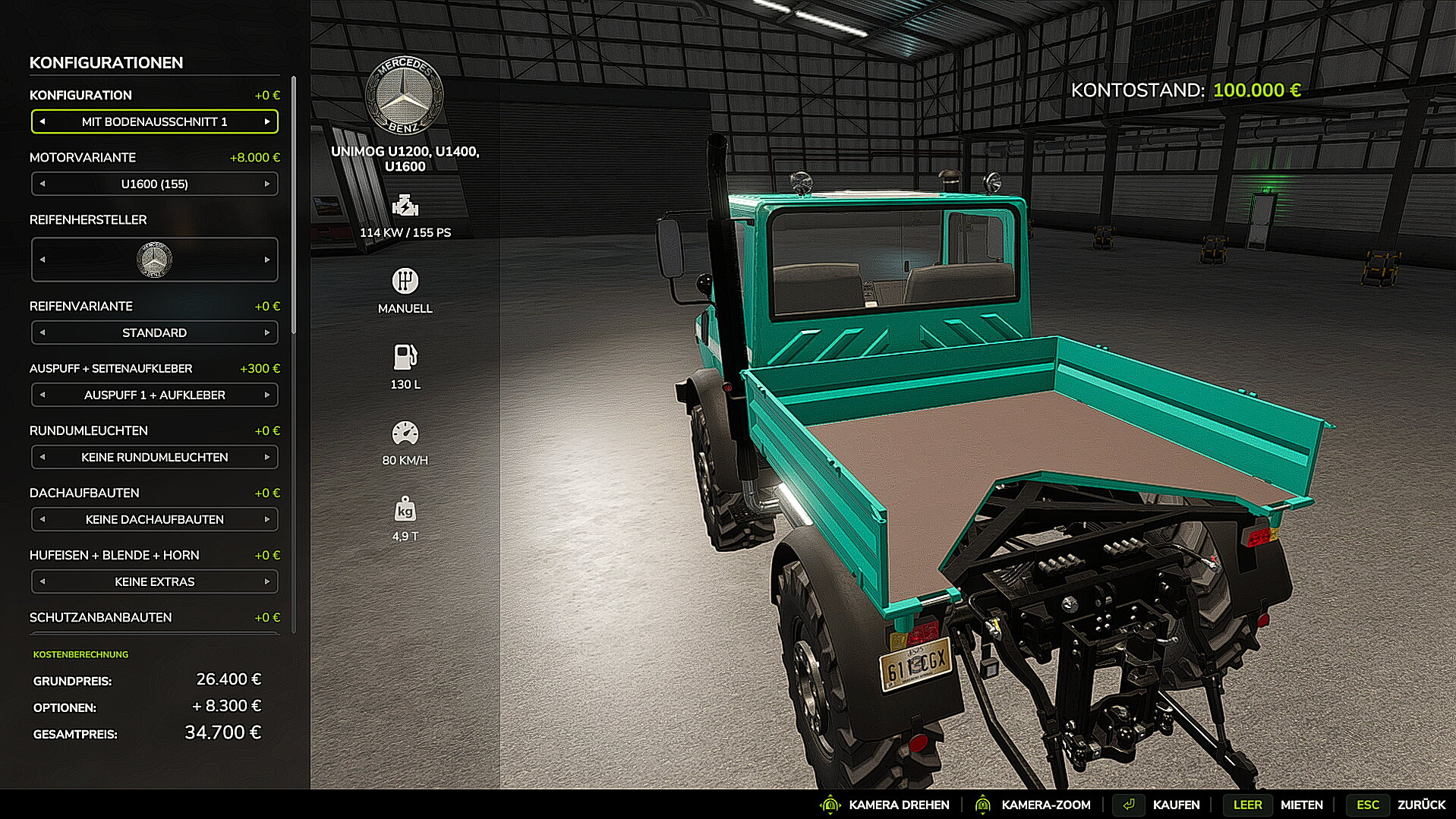Cycle Auspuff 1 + Aufkleber forward
This screenshot has width=1456, height=819.
point(267,395)
